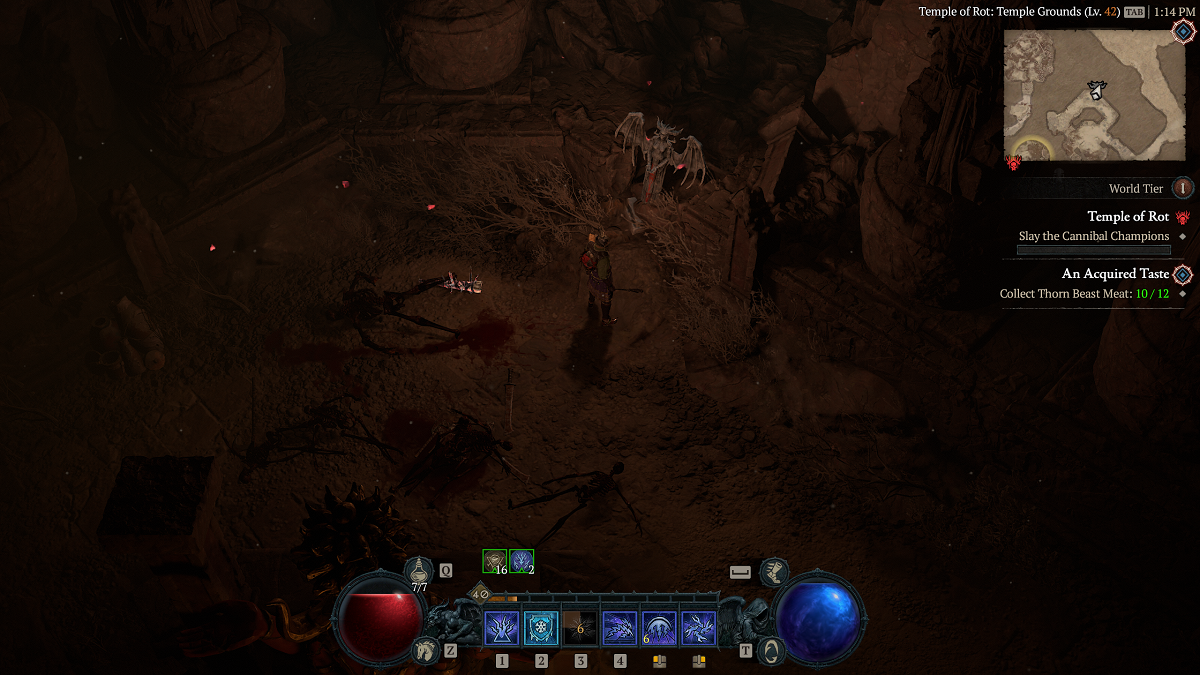The image size is (1200, 675).
Task: Open the minimap of Temple Grounds
Action: (x=1094, y=94)
